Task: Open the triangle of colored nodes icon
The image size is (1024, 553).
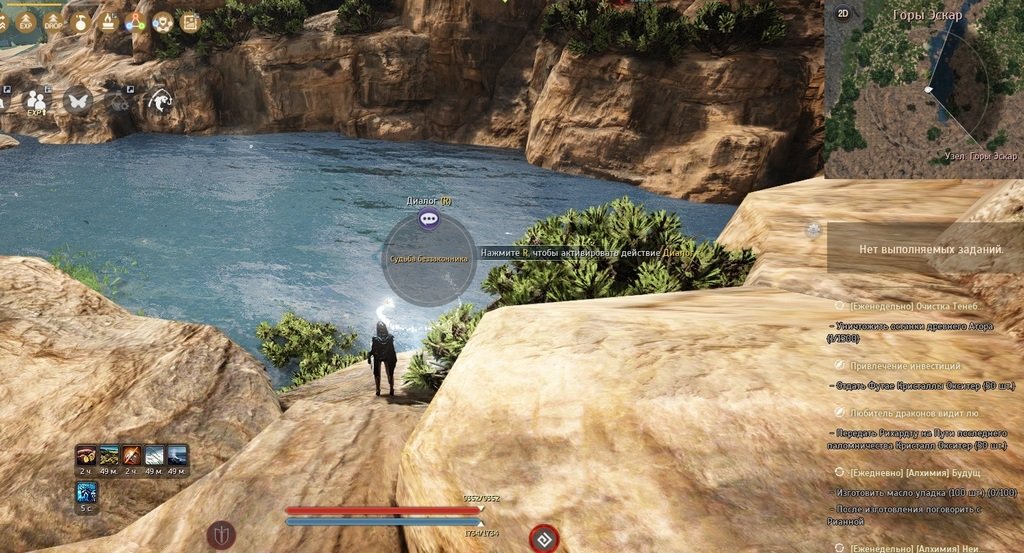Action: [135, 21]
